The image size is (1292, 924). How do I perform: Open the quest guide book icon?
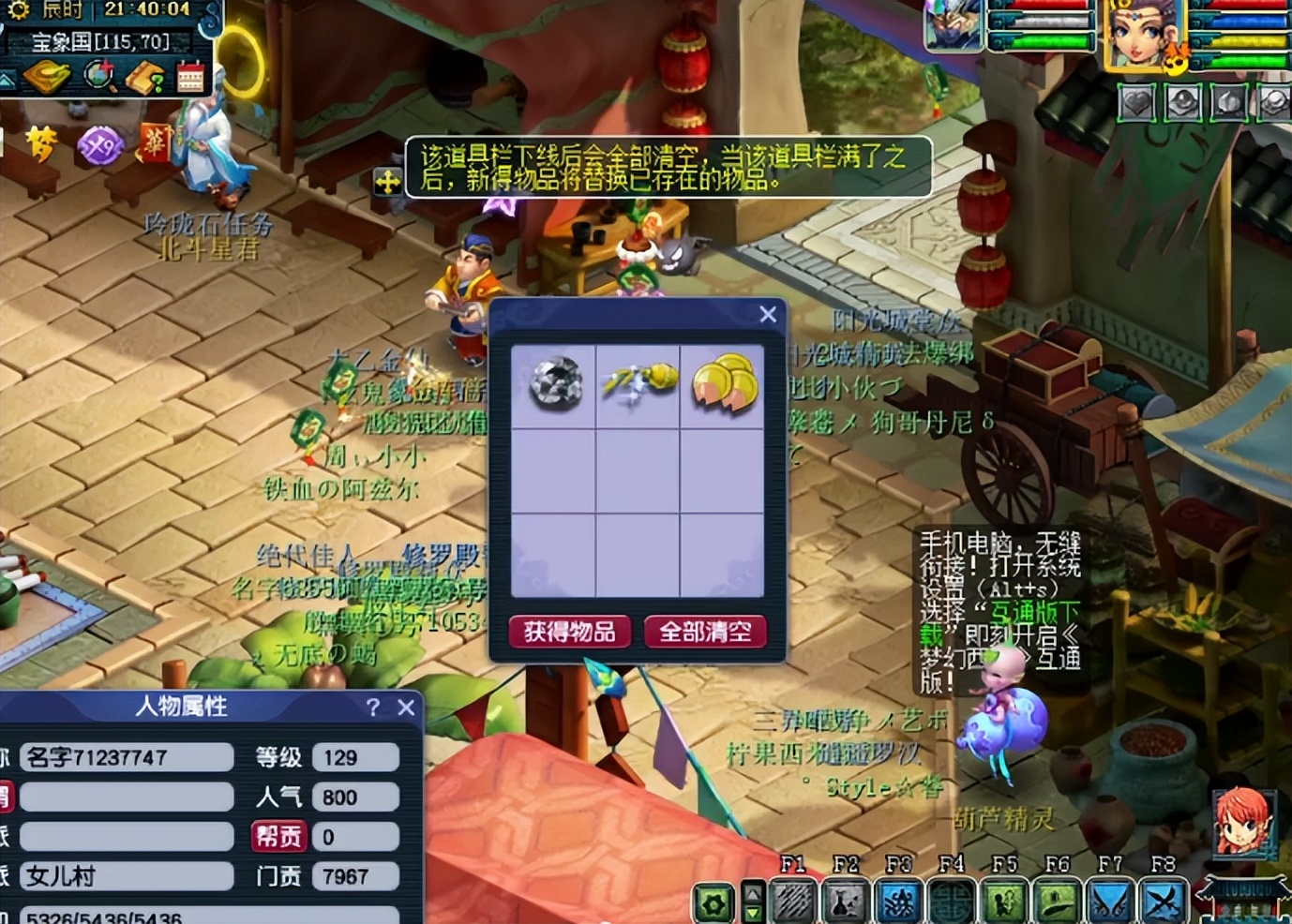[144, 77]
